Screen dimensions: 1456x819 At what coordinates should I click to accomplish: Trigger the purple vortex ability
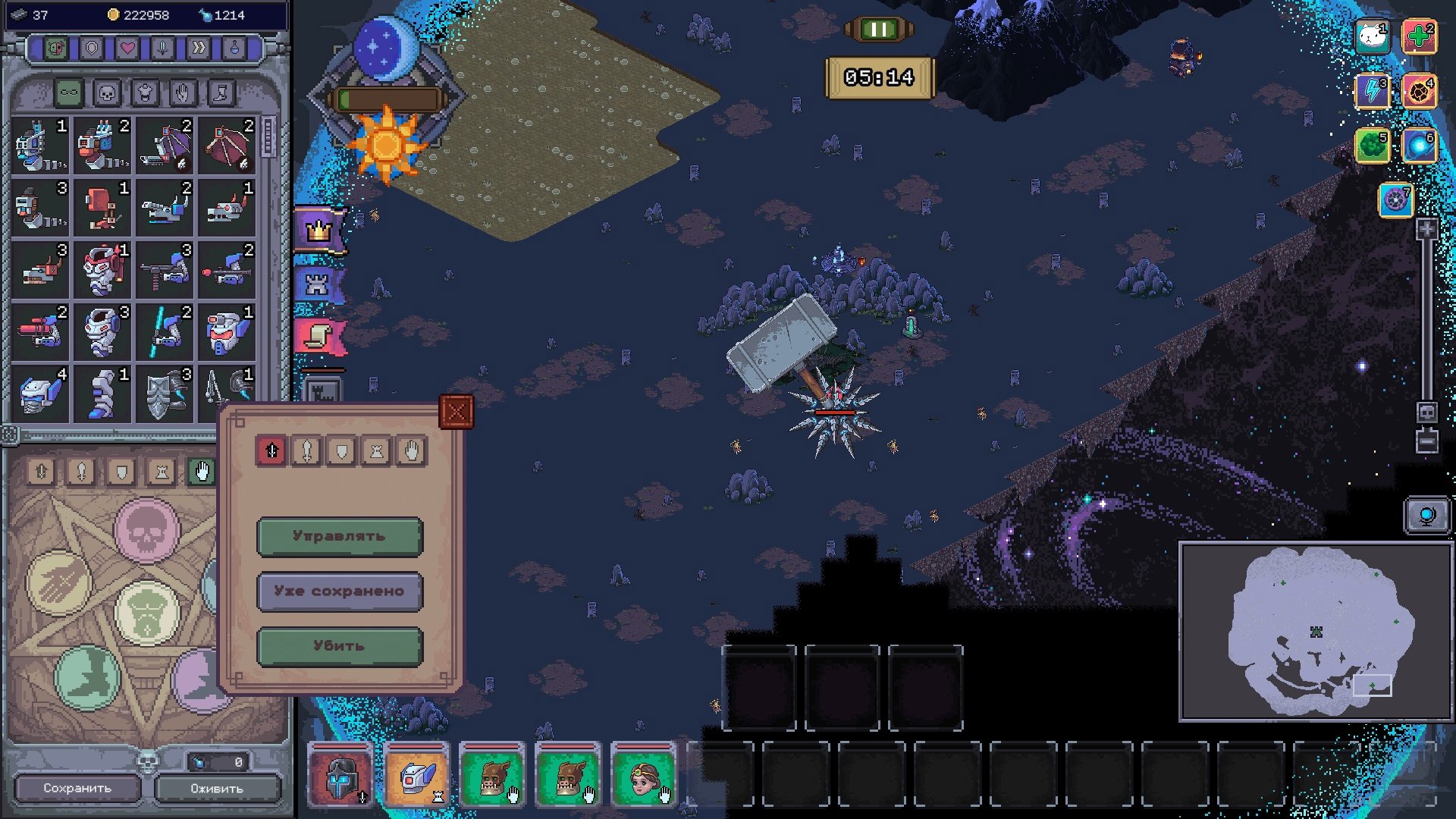[x=1395, y=201]
